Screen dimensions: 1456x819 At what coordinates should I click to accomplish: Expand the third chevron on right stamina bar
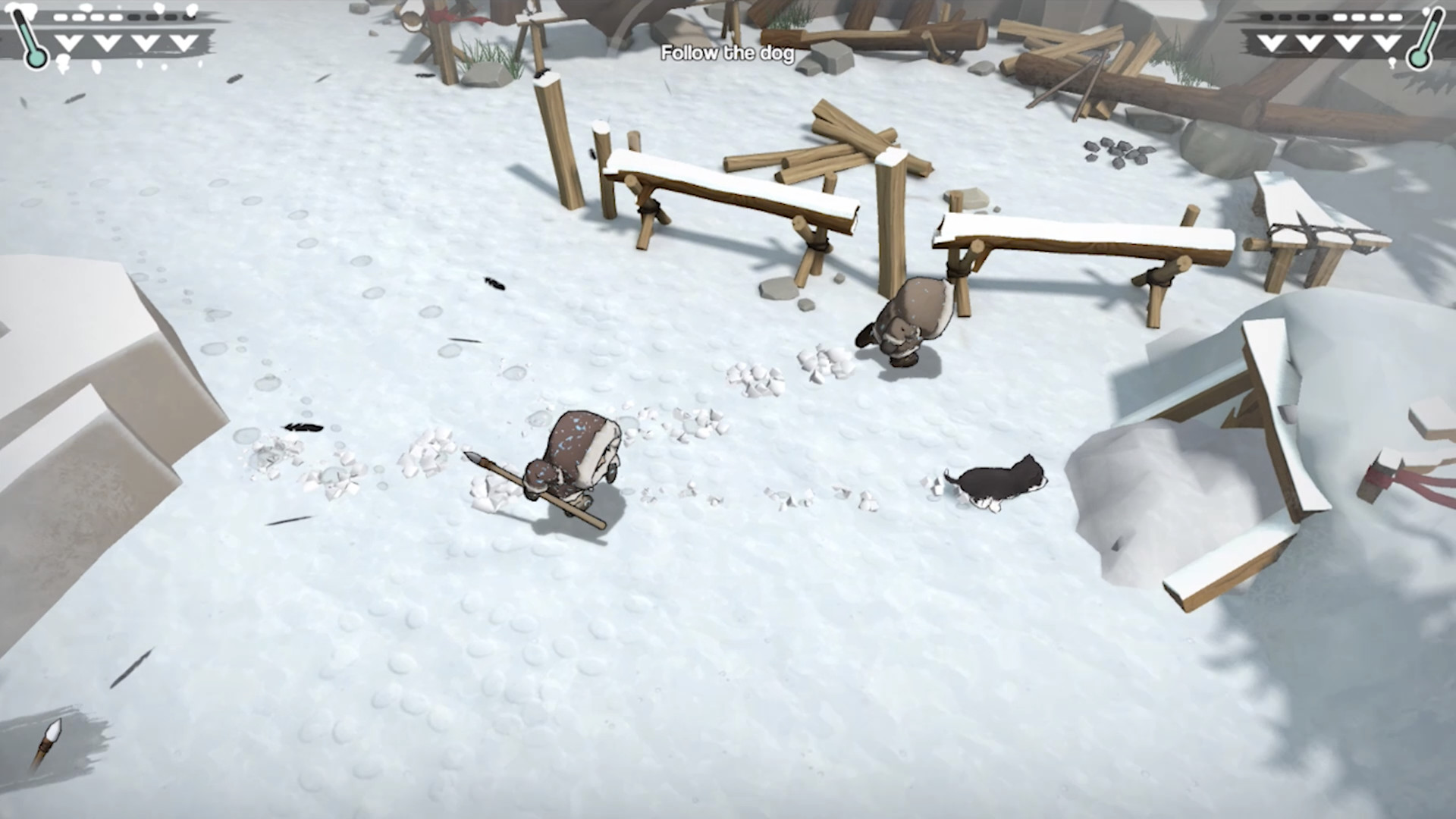pyautogui.click(x=1348, y=41)
